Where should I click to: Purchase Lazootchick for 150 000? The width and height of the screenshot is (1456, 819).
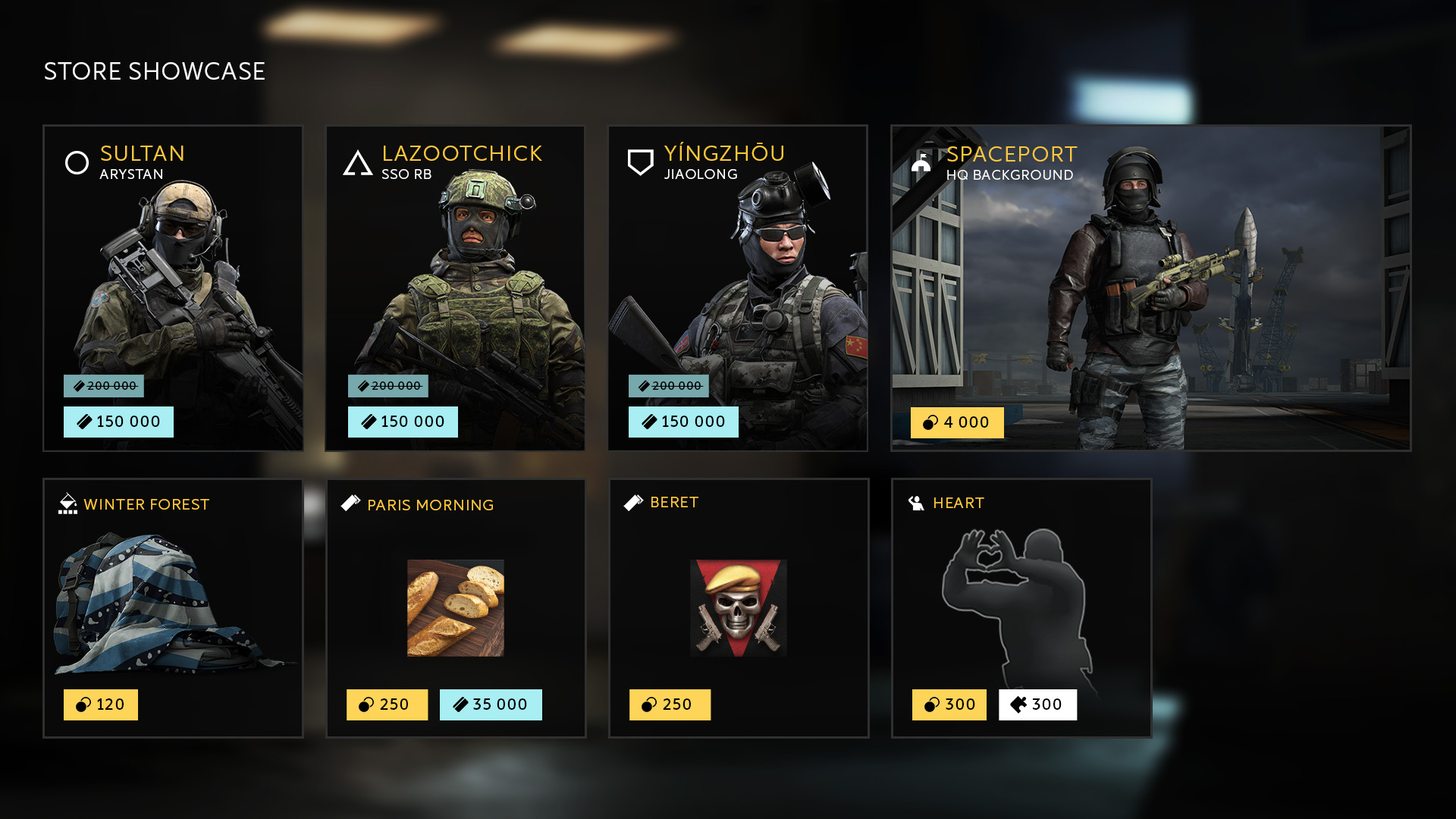[x=403, y=422]
